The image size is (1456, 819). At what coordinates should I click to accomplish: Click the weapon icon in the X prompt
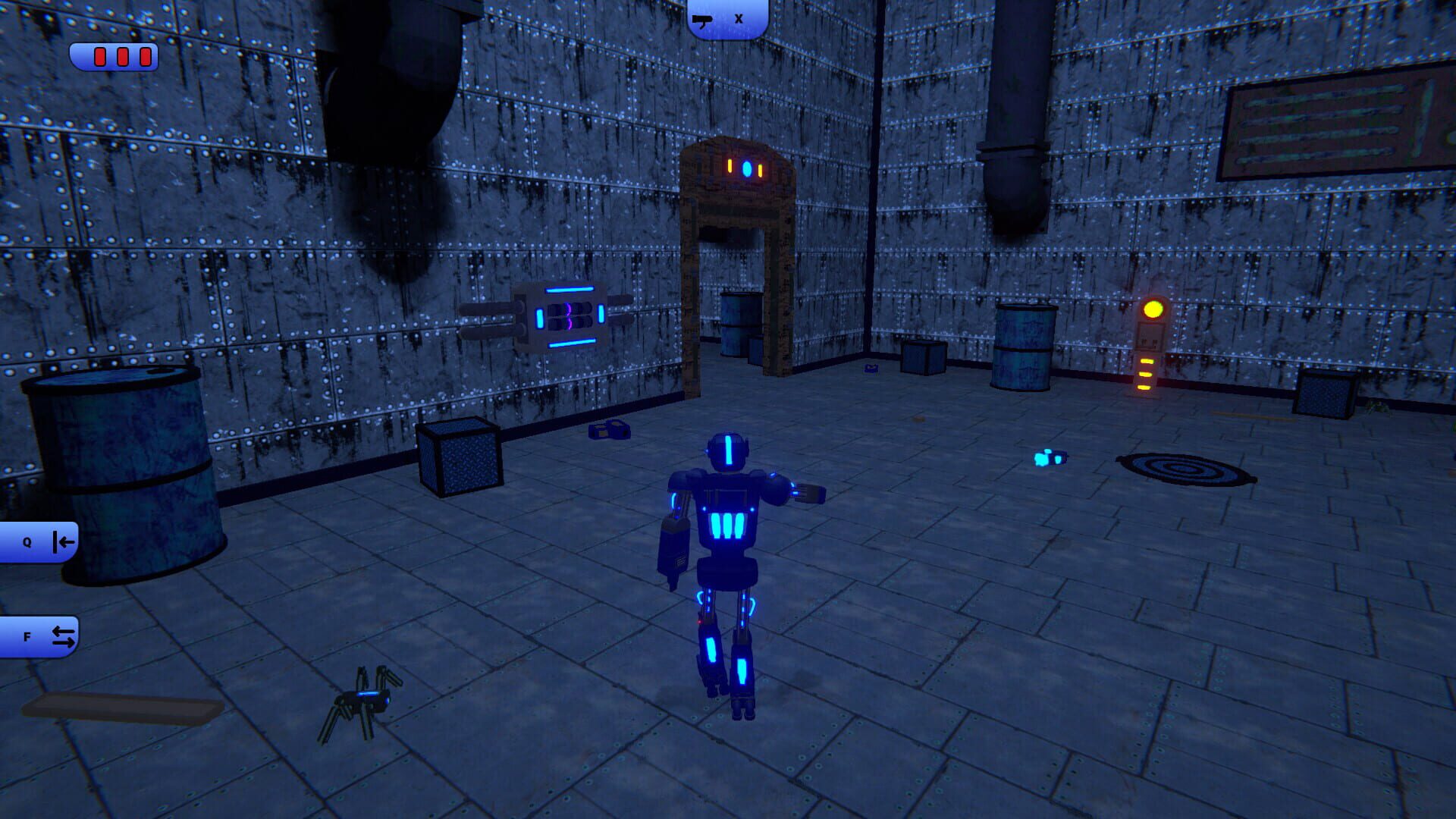pyautogui.click(x=703, y=20)
